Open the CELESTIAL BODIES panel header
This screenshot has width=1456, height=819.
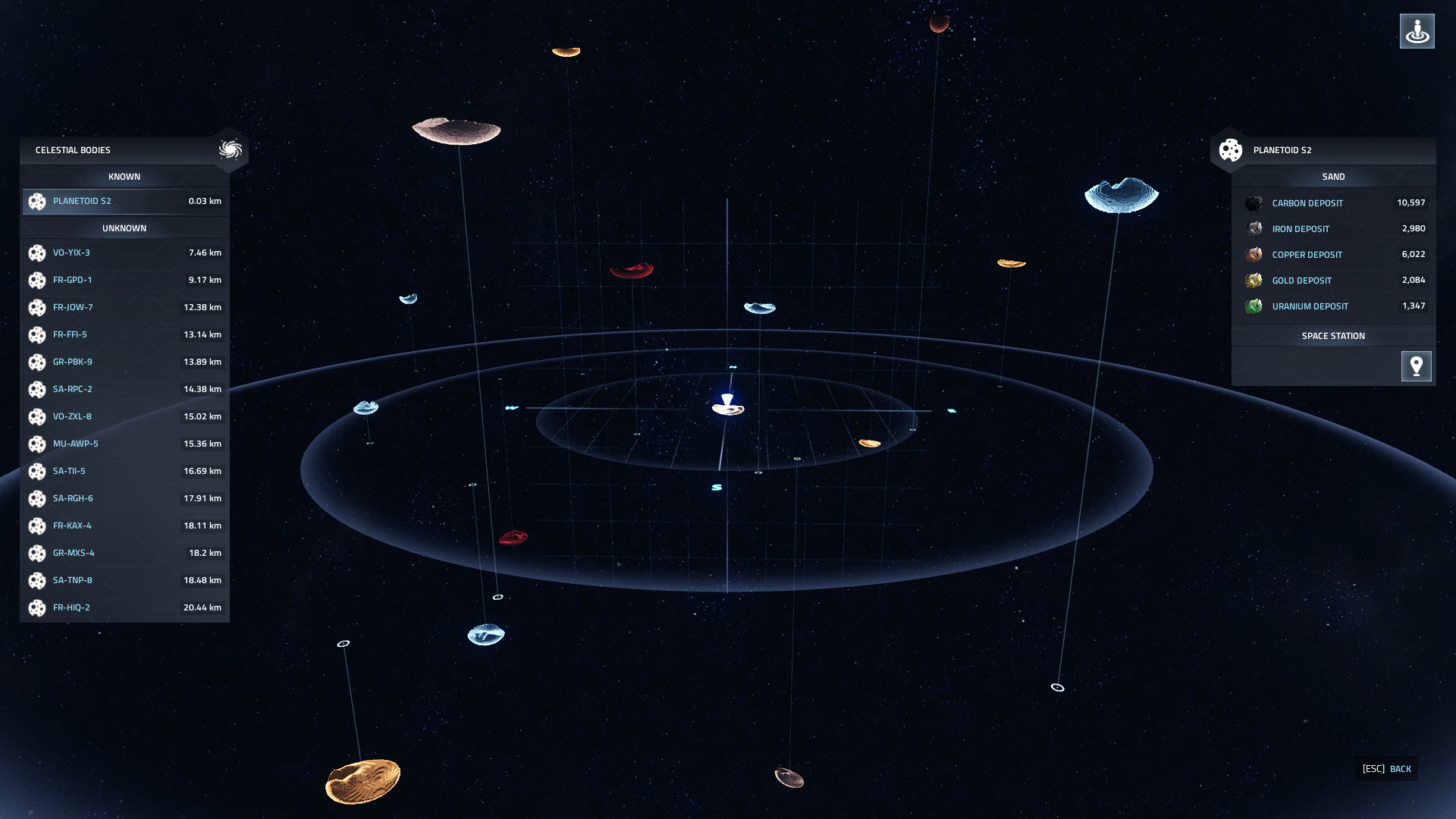[x=72, y=150]
